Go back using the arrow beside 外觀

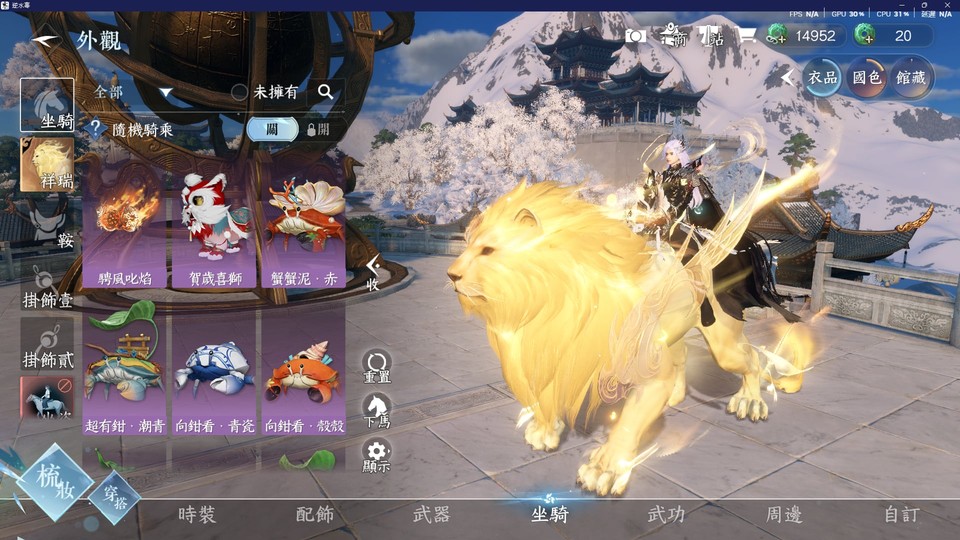coord(45,41)
